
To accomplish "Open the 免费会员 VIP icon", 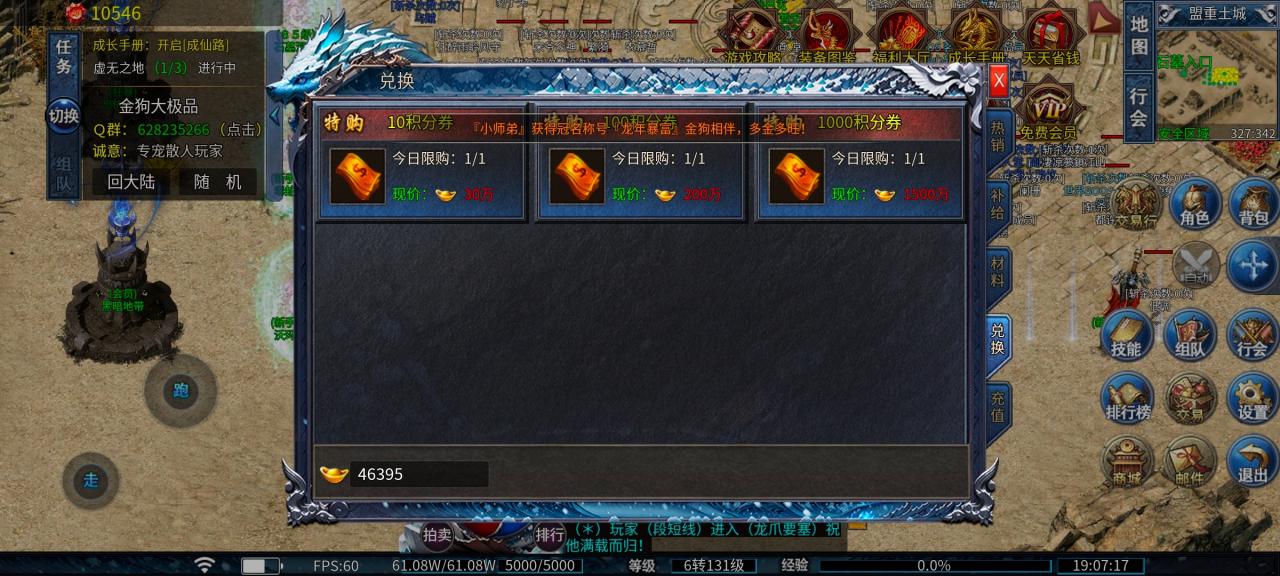I will coord(1047,112).
